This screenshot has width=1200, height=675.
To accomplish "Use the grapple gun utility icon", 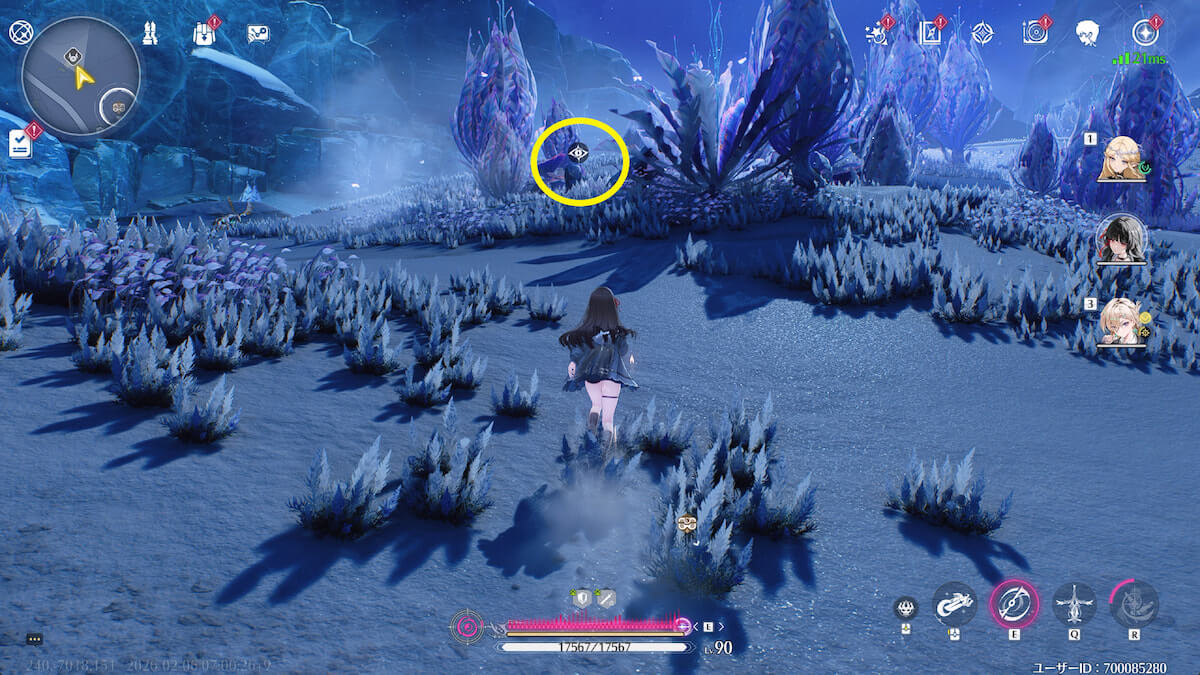I will (954, 605).
